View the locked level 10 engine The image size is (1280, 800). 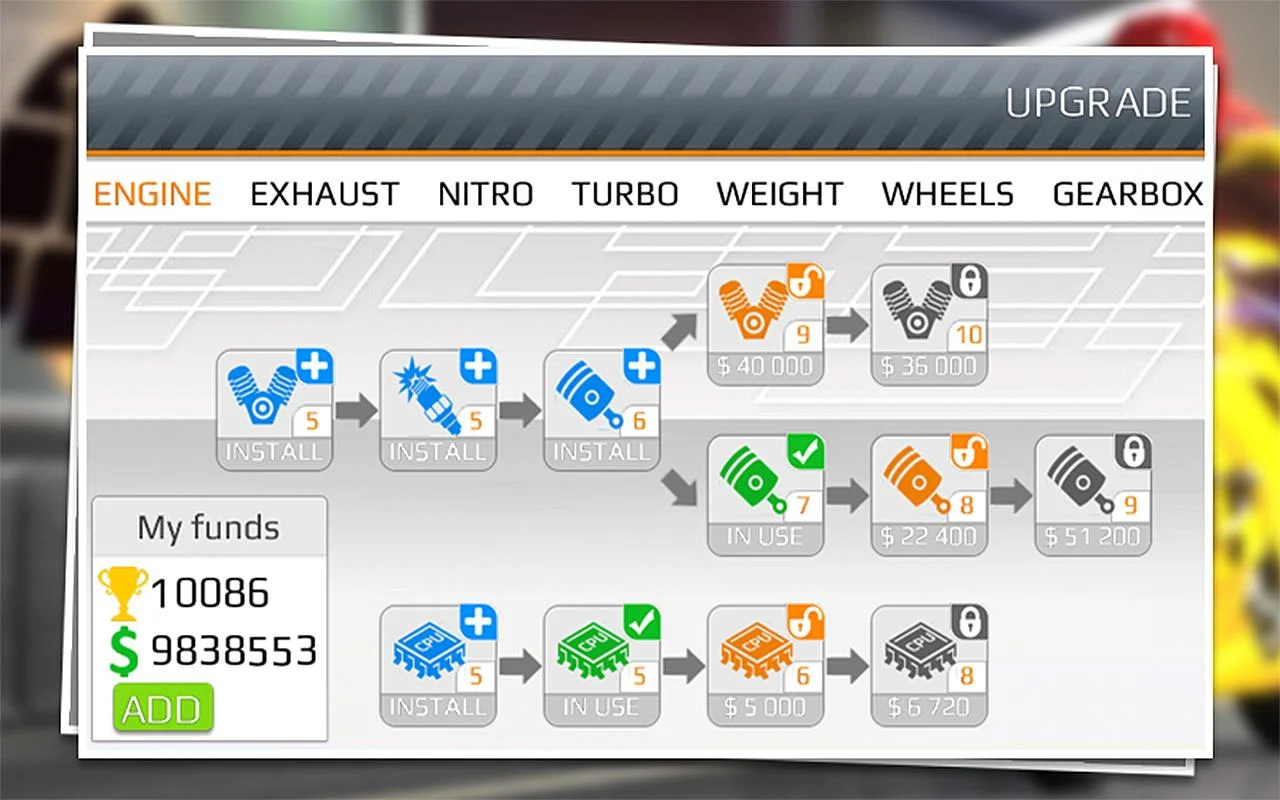(929, 320)
